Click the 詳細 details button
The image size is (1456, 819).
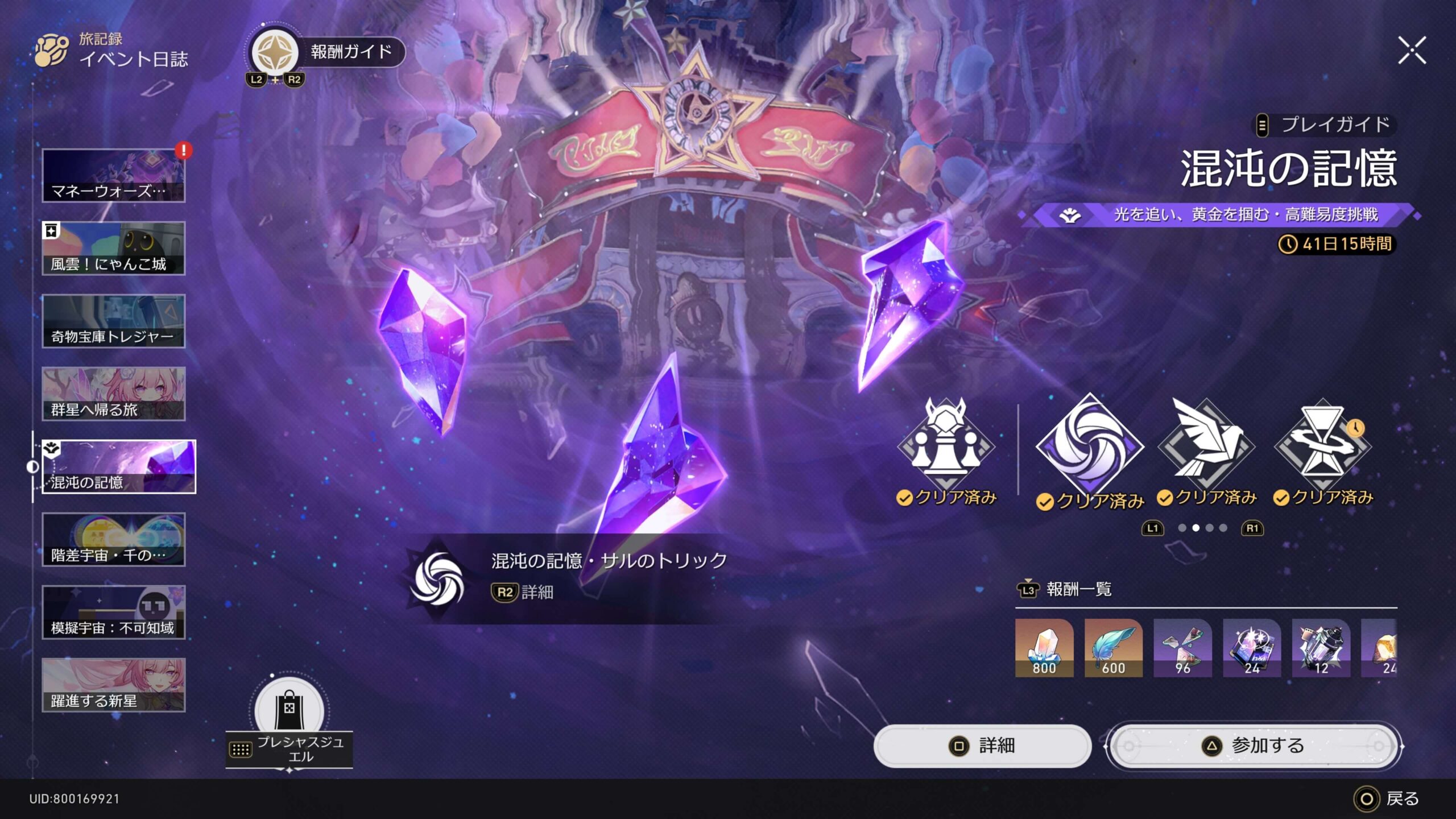pos(982,746)
